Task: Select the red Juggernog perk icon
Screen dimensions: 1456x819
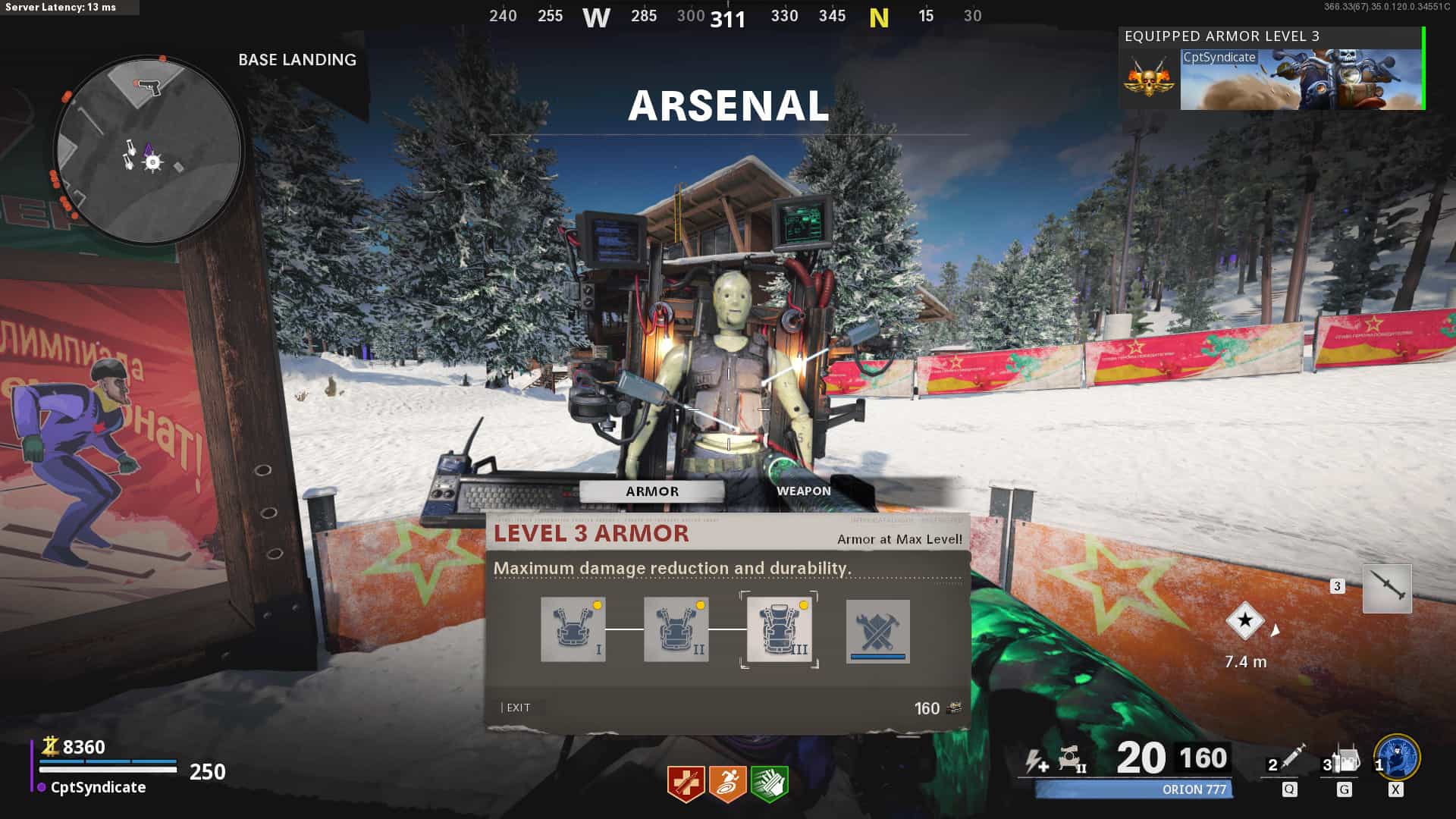Action: point(686,783)
